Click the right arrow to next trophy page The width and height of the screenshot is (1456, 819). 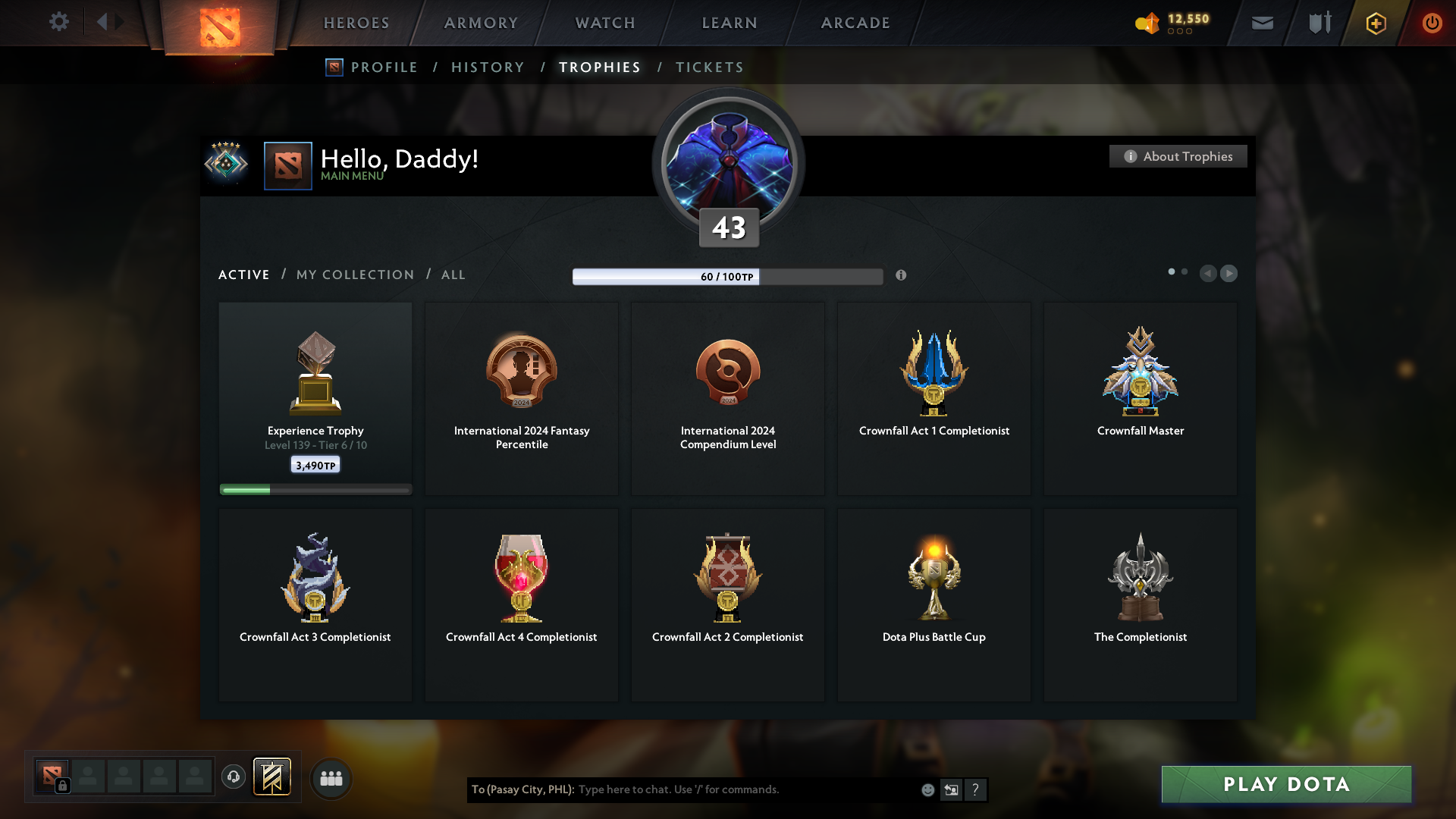click(1229, 274)
